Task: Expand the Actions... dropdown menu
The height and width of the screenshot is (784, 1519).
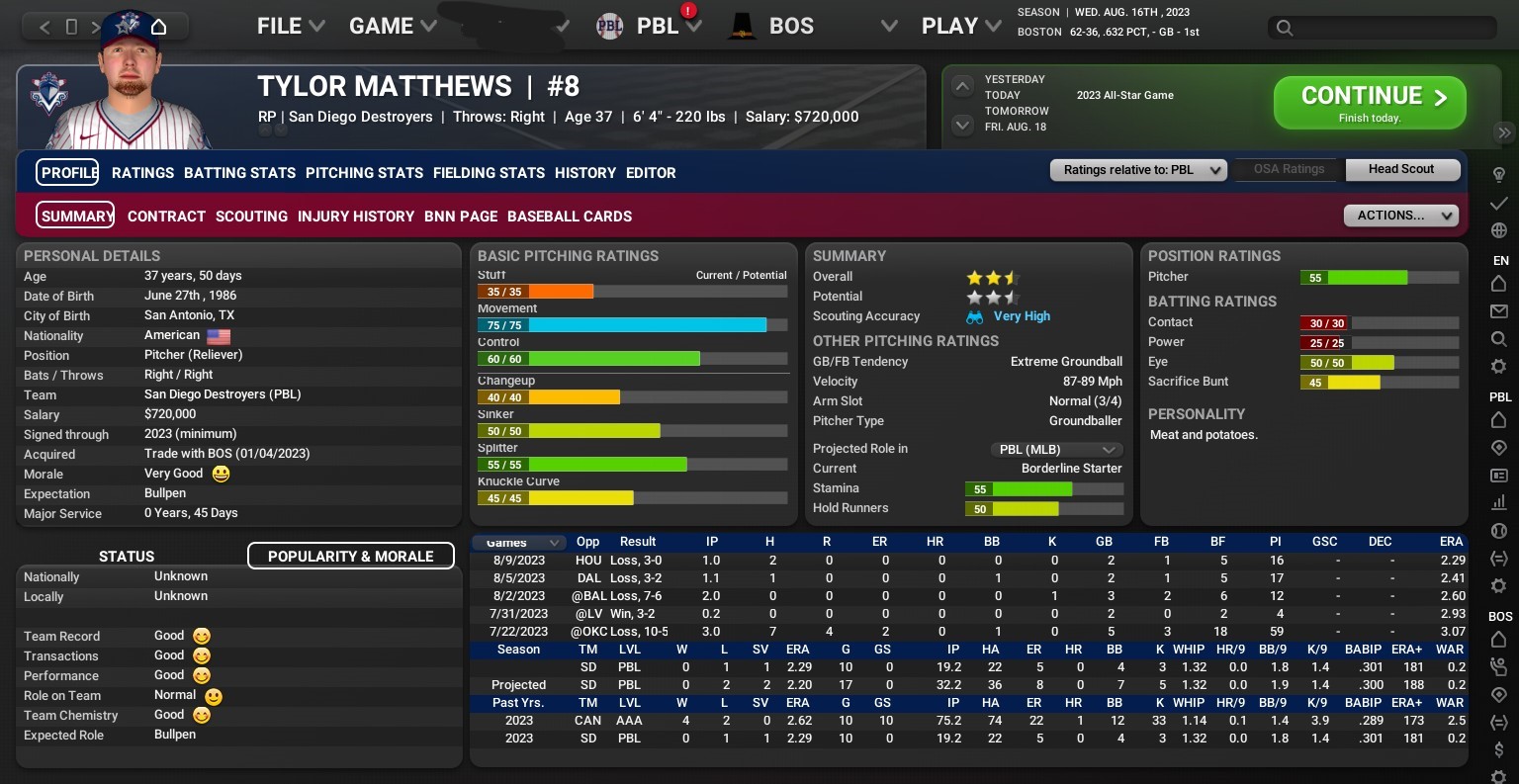Action: pyautogui.click(x=1400, y=216)
